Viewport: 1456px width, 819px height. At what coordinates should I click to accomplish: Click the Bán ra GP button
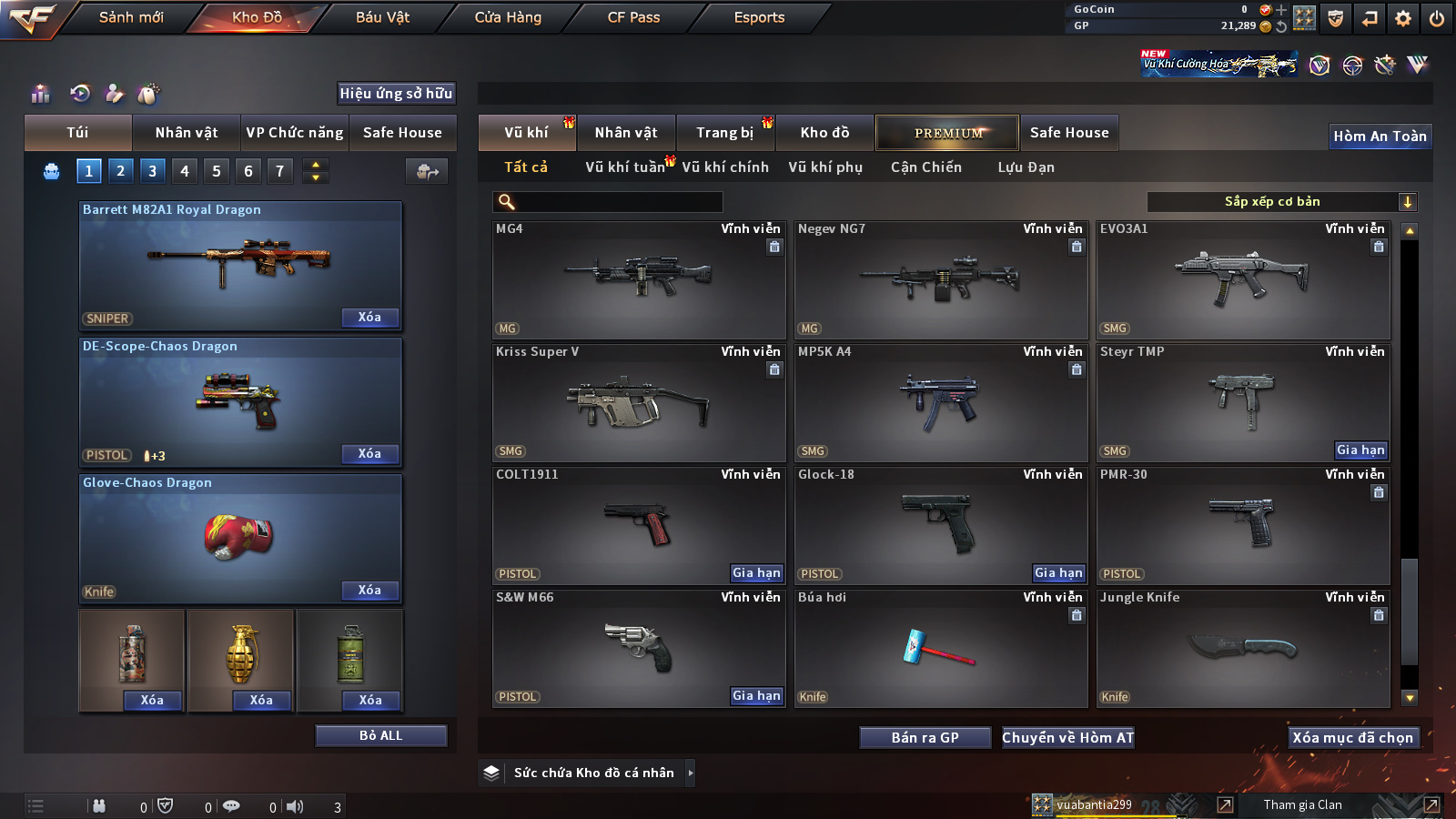click(x=925, y=738)
